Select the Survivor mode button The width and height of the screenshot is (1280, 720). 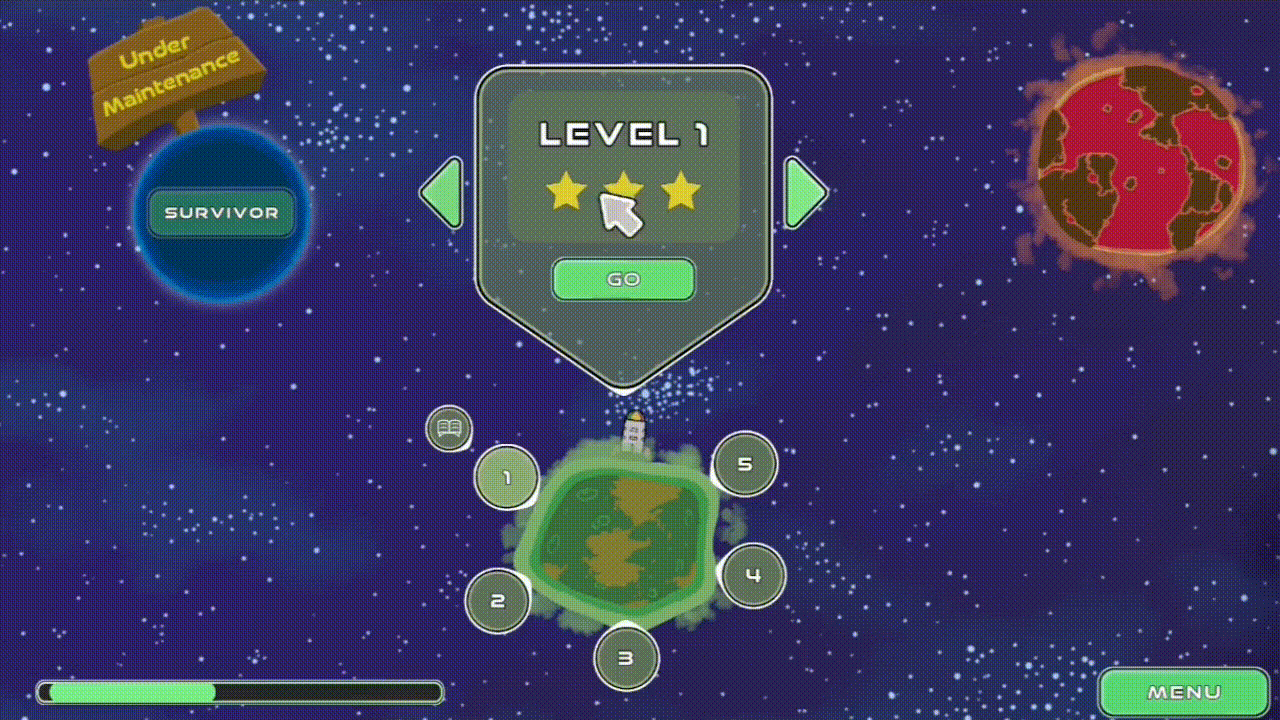coord(221,213)
